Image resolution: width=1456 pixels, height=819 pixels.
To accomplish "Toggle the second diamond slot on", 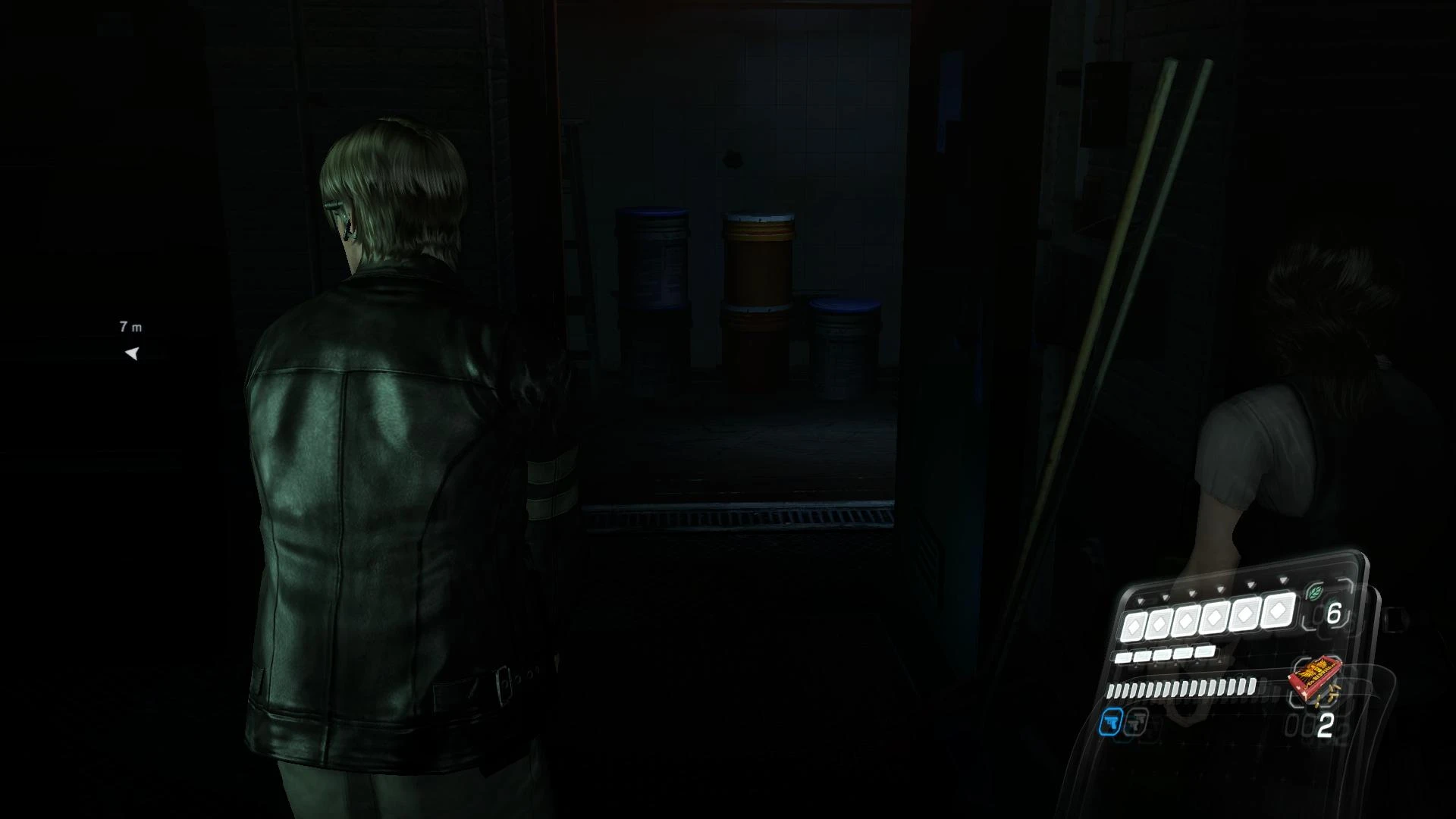I will click(x=1159, y=625).
